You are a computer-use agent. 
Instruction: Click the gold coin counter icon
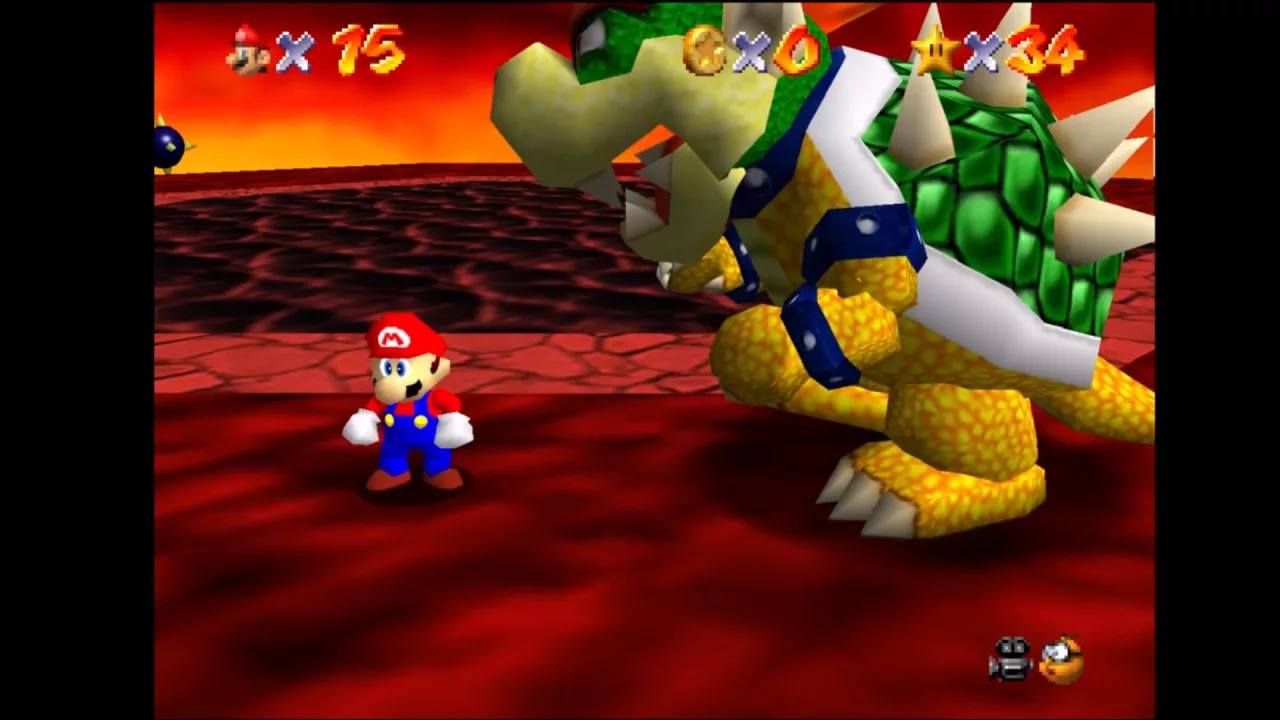pos(704,50)
